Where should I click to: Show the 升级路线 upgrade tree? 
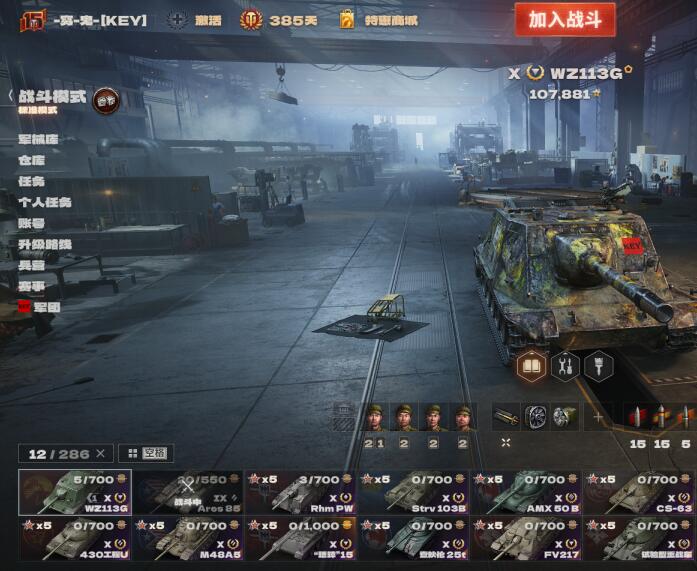coord(45,244)
